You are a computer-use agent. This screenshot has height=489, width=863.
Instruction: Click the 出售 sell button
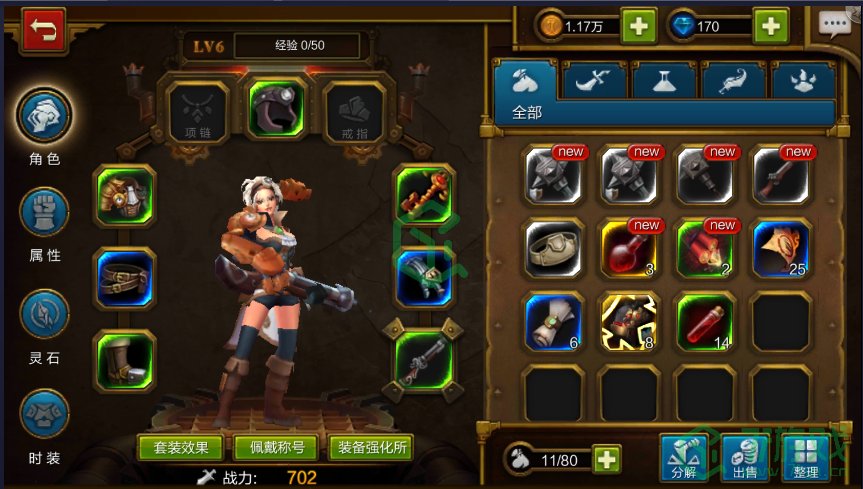tap(745, 459)
